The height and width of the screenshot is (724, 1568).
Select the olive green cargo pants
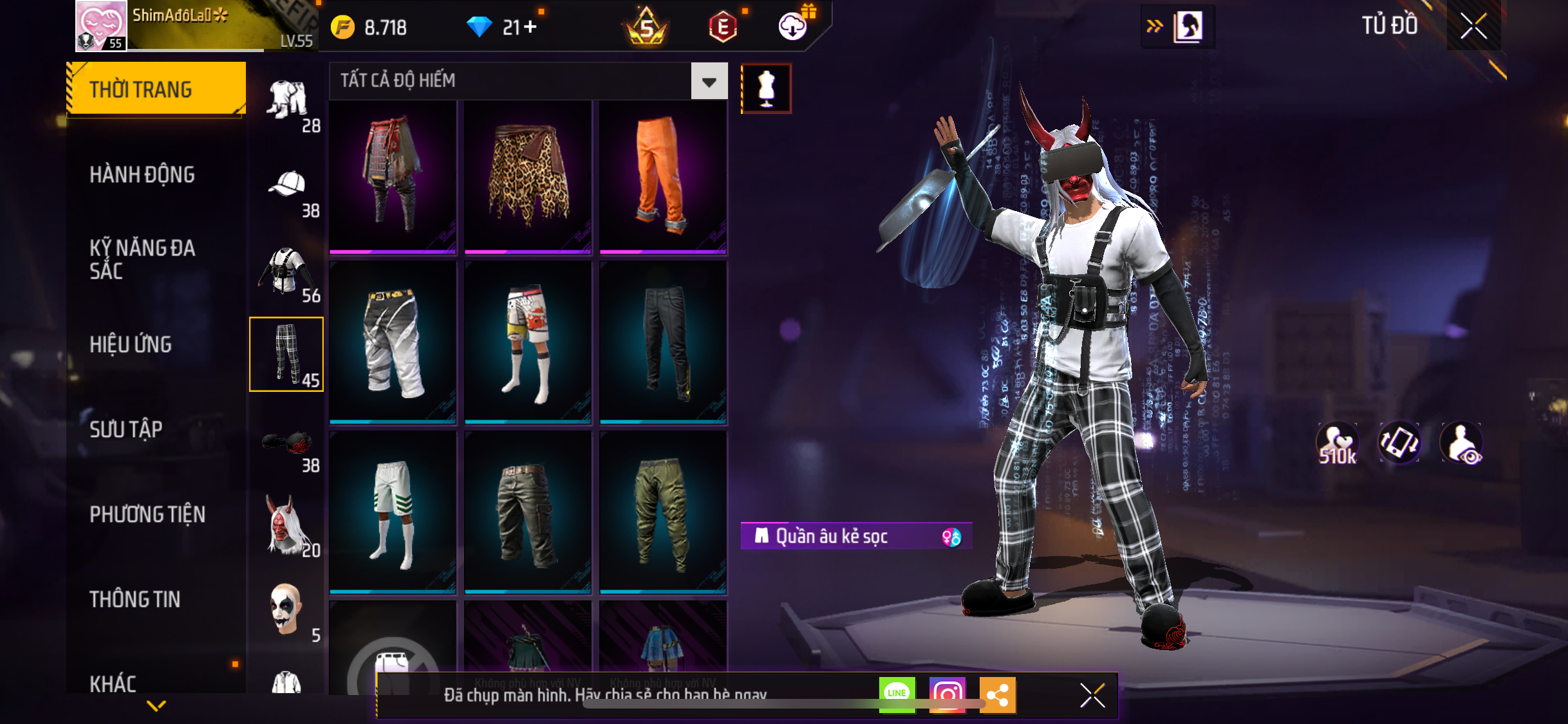point(662,513)
